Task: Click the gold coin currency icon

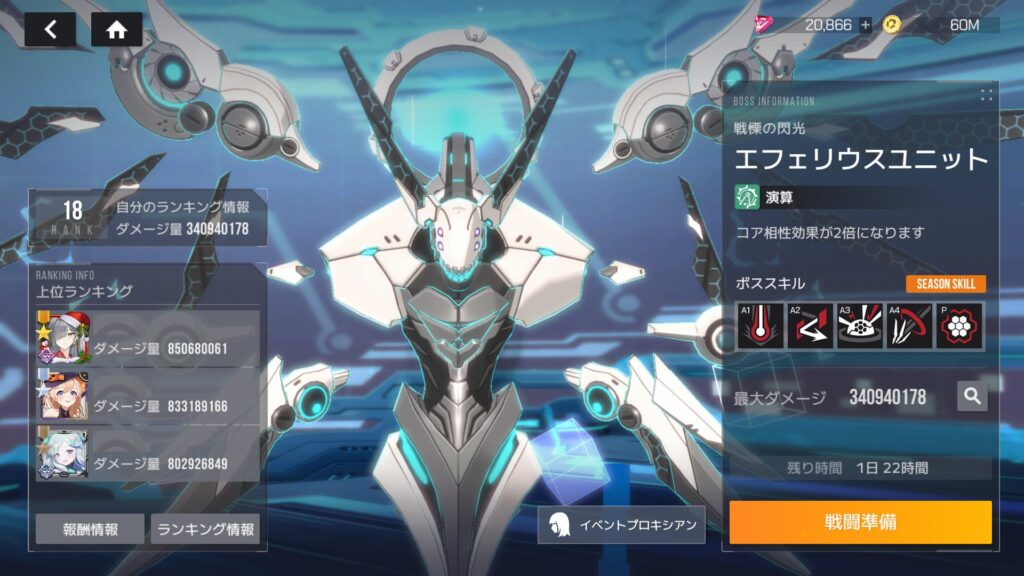Action: click(x=892, y=25)
